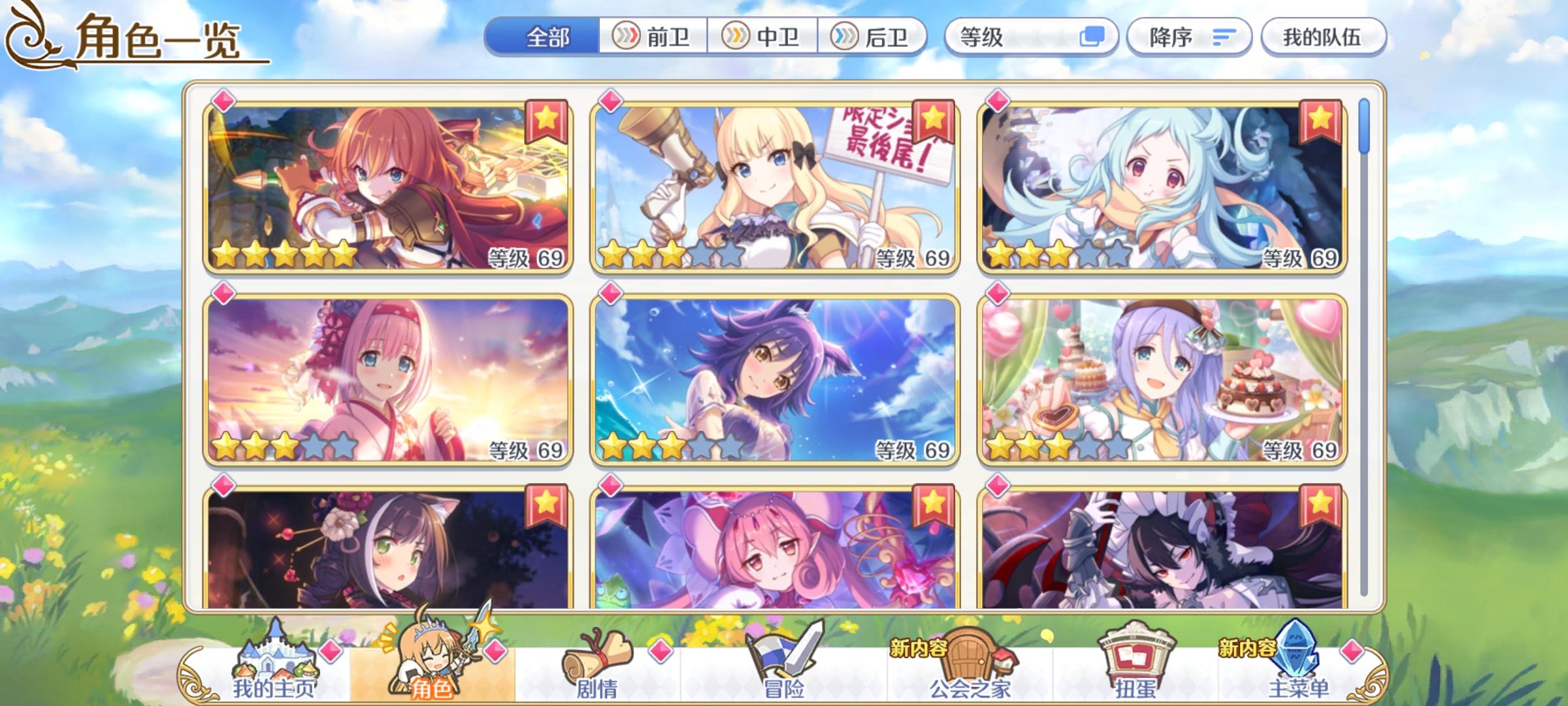Switch to the 后卫 tab

(875, 37)
